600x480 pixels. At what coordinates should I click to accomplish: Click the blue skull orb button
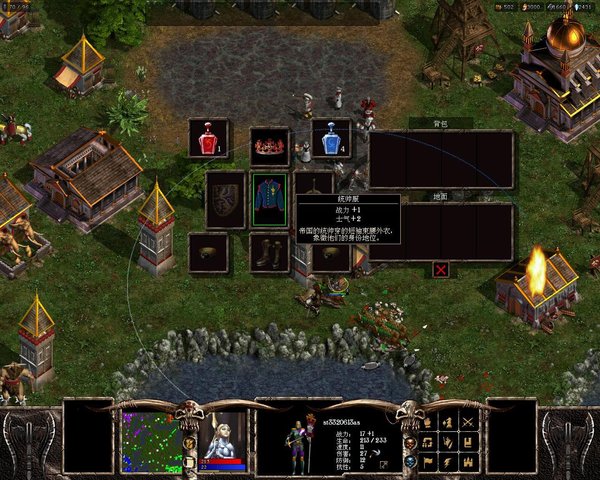pyautogui.click(x=411, y=461)
